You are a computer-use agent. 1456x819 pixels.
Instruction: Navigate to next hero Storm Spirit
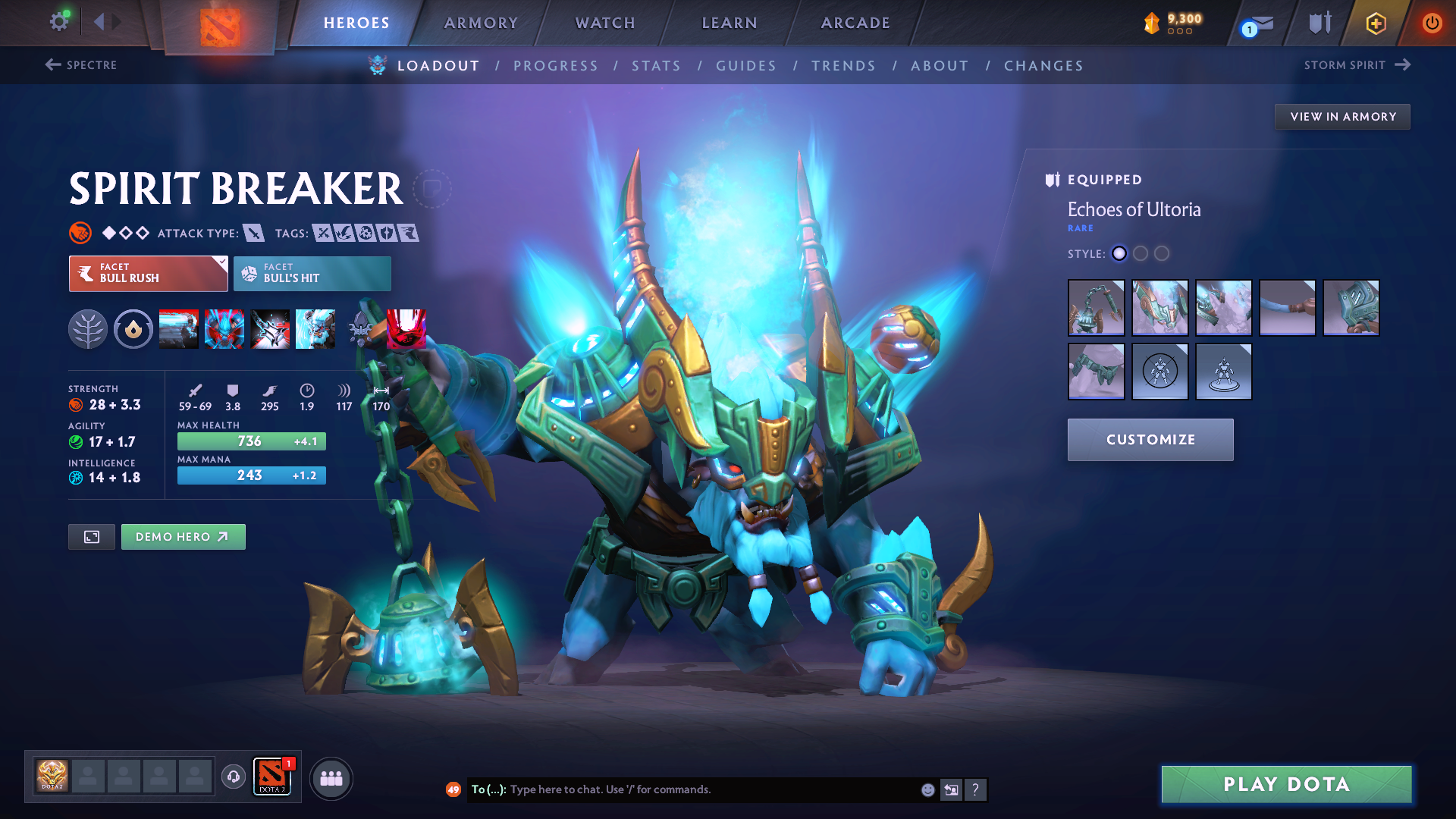coord(1357,65)
